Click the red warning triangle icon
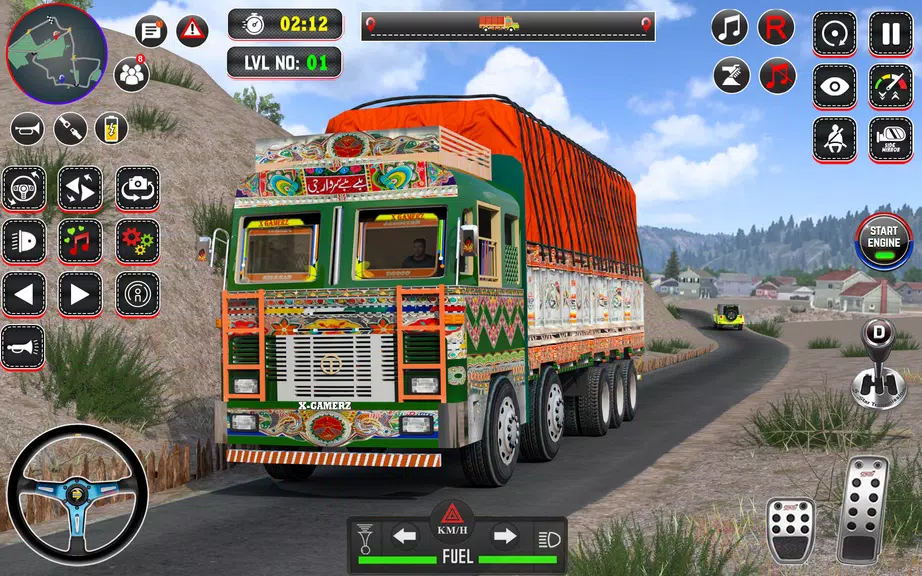Image resolution: width=922 pixels, height=576 pixels. click(x=192, y=32)
